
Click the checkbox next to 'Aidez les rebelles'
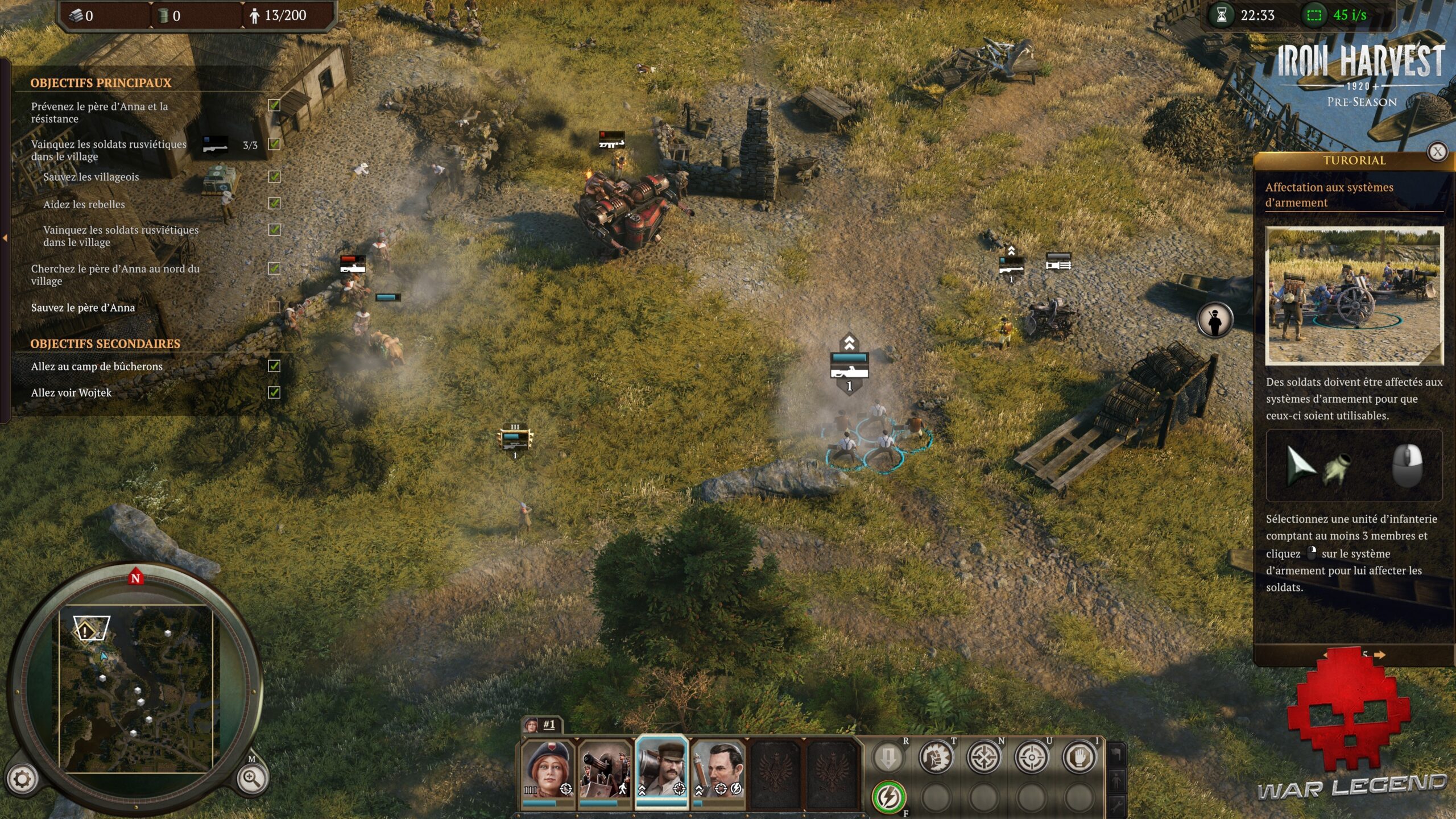coord(275,203)
